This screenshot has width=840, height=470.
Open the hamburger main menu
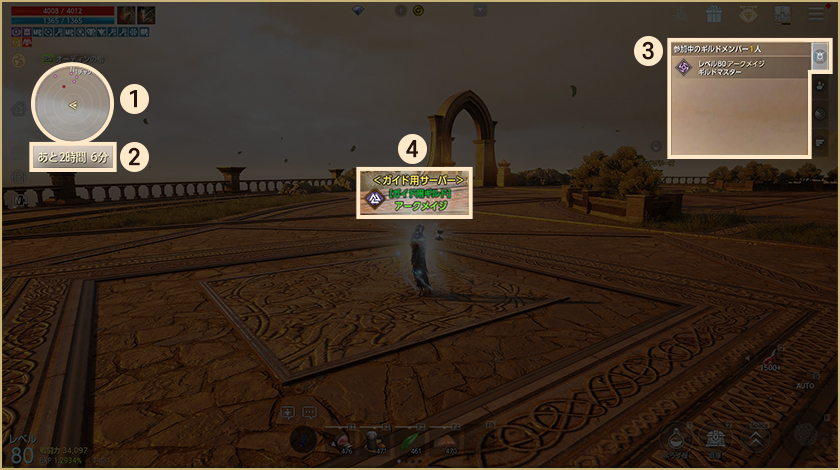click(816, 14)
